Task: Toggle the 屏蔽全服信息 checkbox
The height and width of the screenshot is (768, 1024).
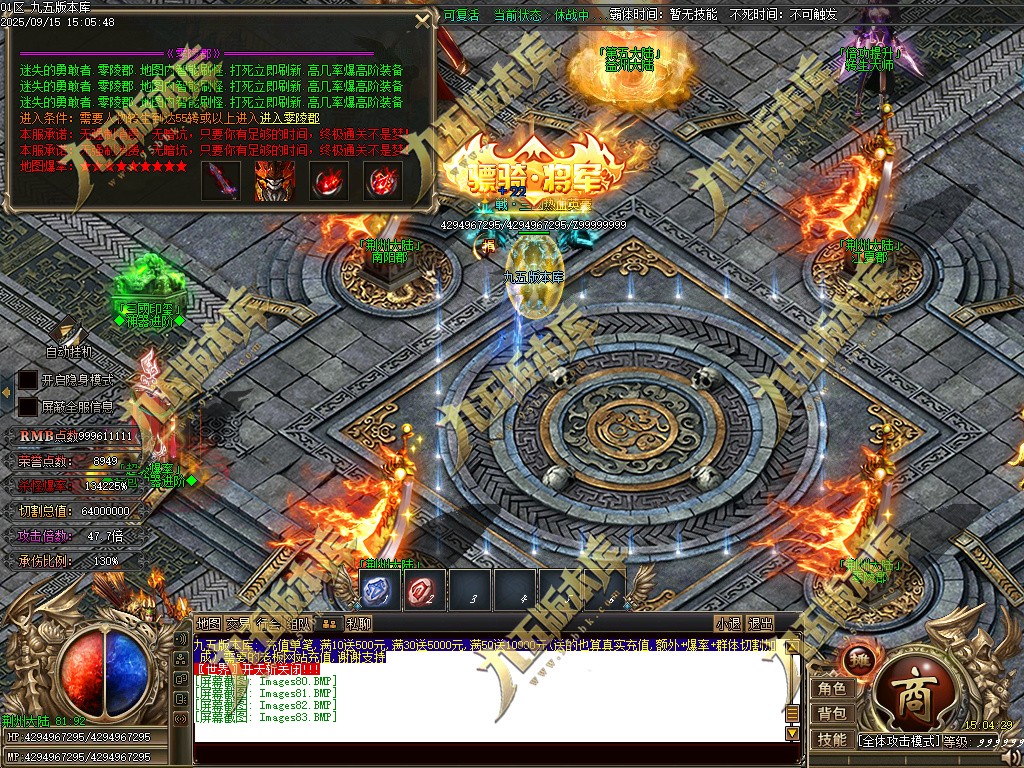Action: coord(27,406)
